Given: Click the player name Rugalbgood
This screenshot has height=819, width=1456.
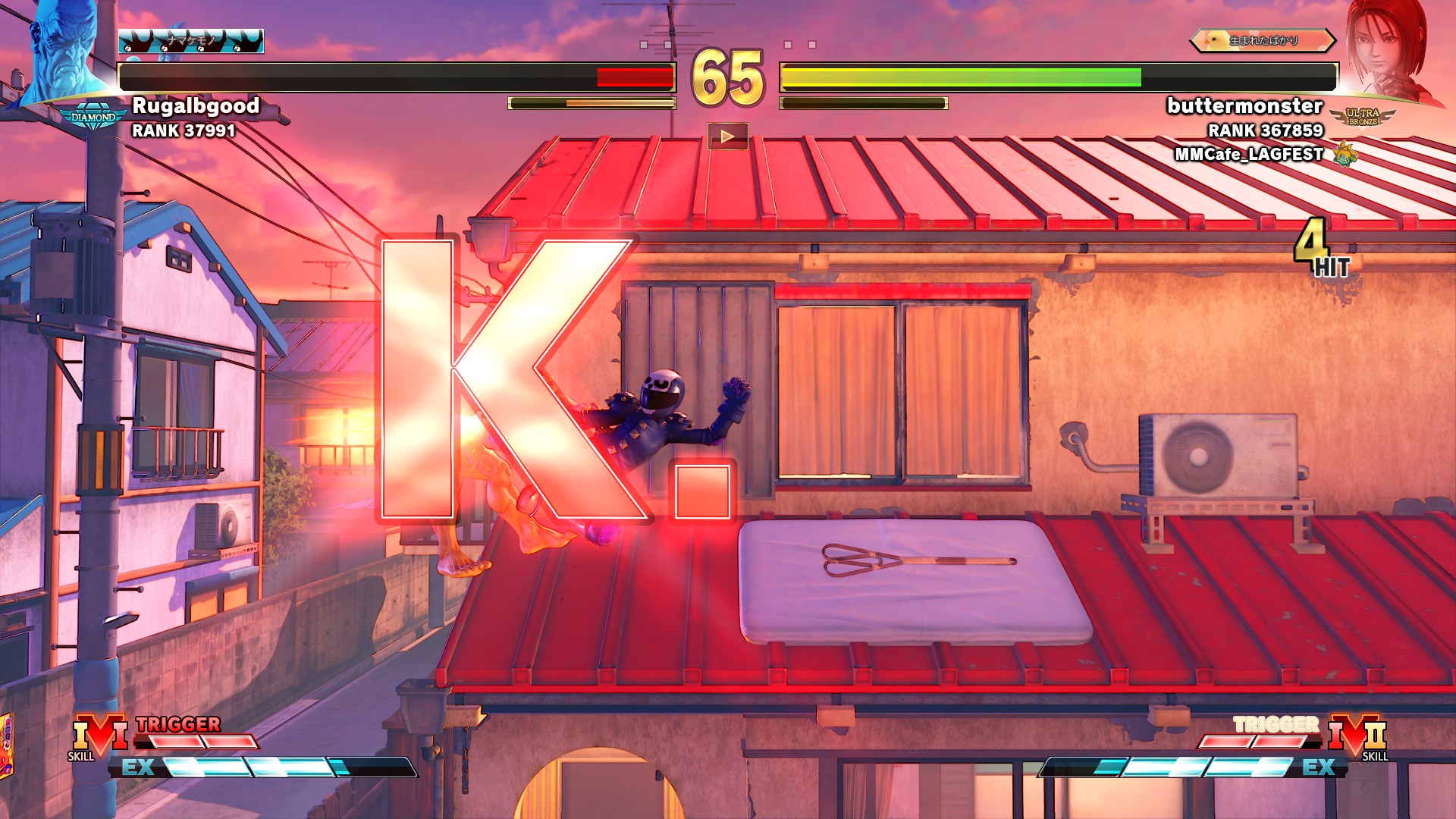Looking at the screenshot, I should coord(196,105).
